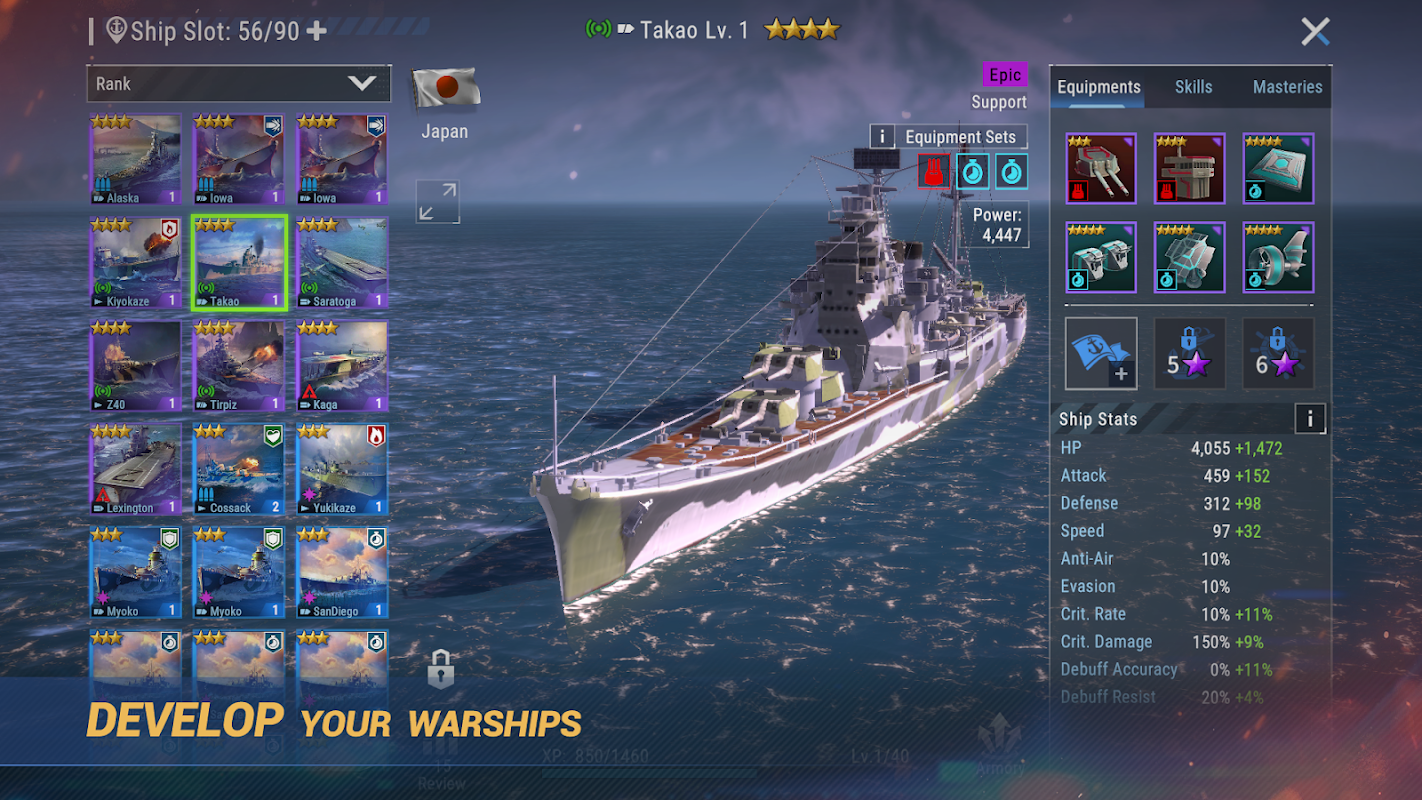Open the Ship Stats info button
1422x800 pixels.
1310,419
